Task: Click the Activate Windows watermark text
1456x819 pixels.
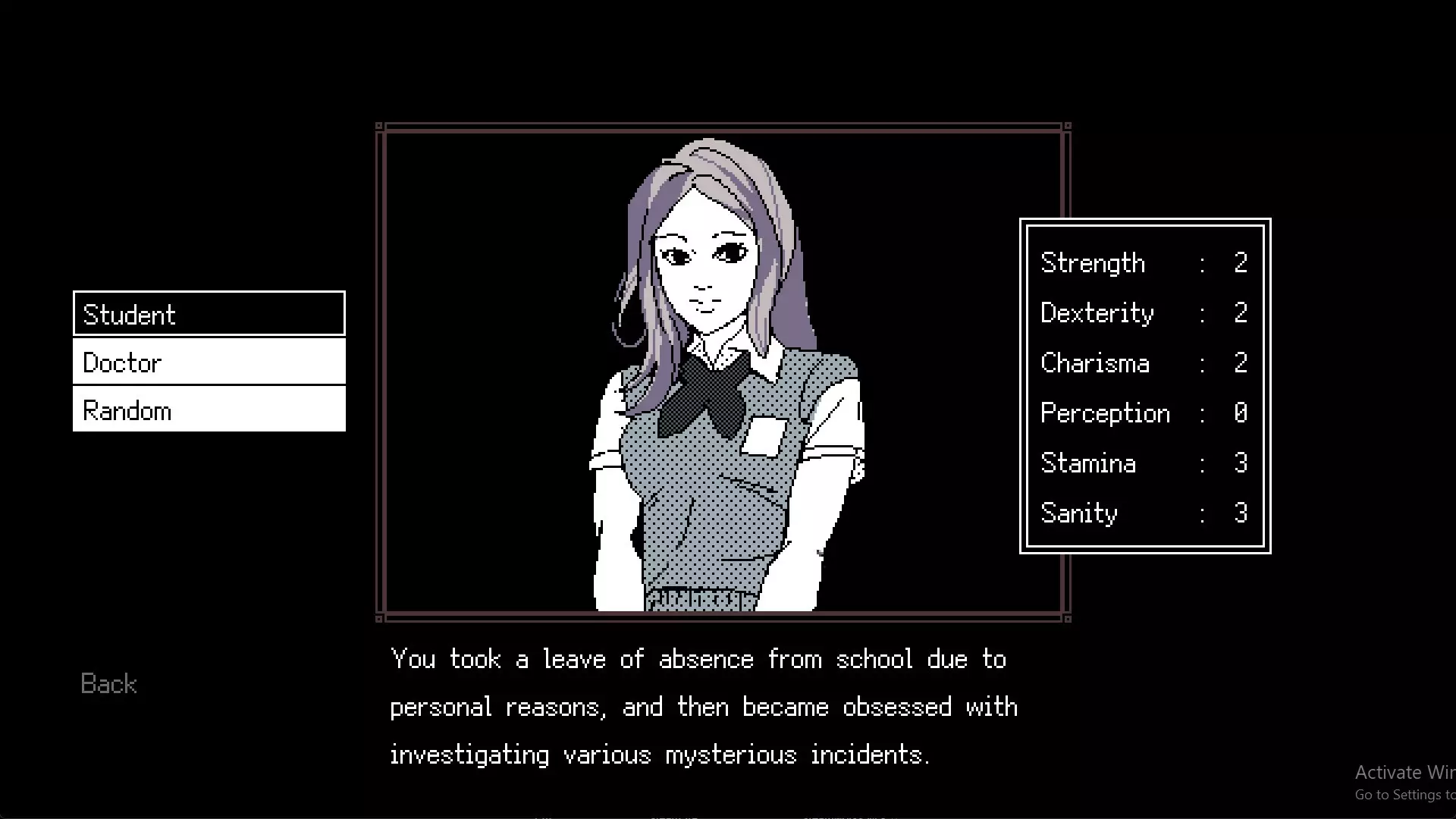Action: coord(1404,771)
